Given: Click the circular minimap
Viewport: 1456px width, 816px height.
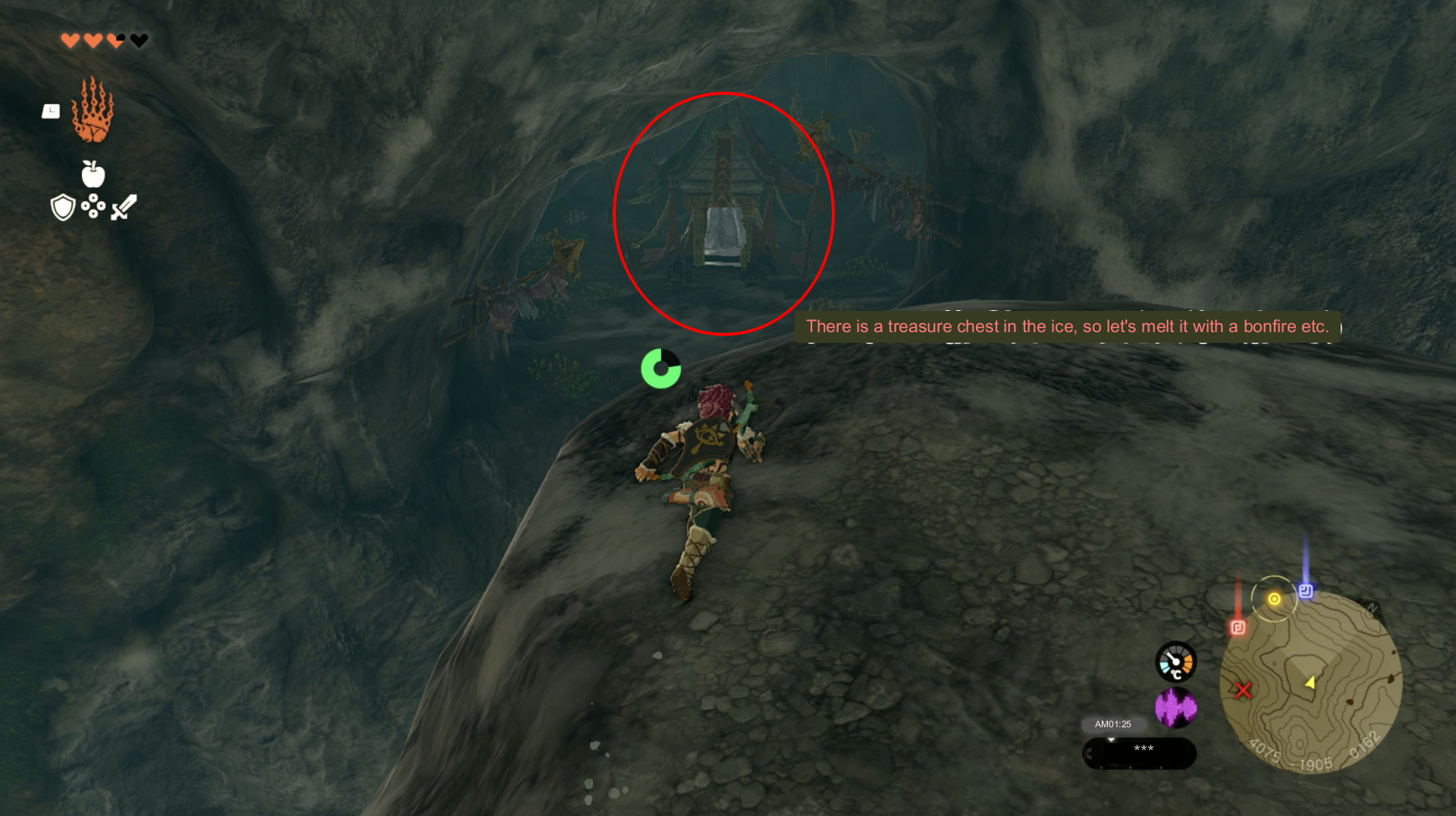Looking at the screenshot, I should (x=1310, y=682).
